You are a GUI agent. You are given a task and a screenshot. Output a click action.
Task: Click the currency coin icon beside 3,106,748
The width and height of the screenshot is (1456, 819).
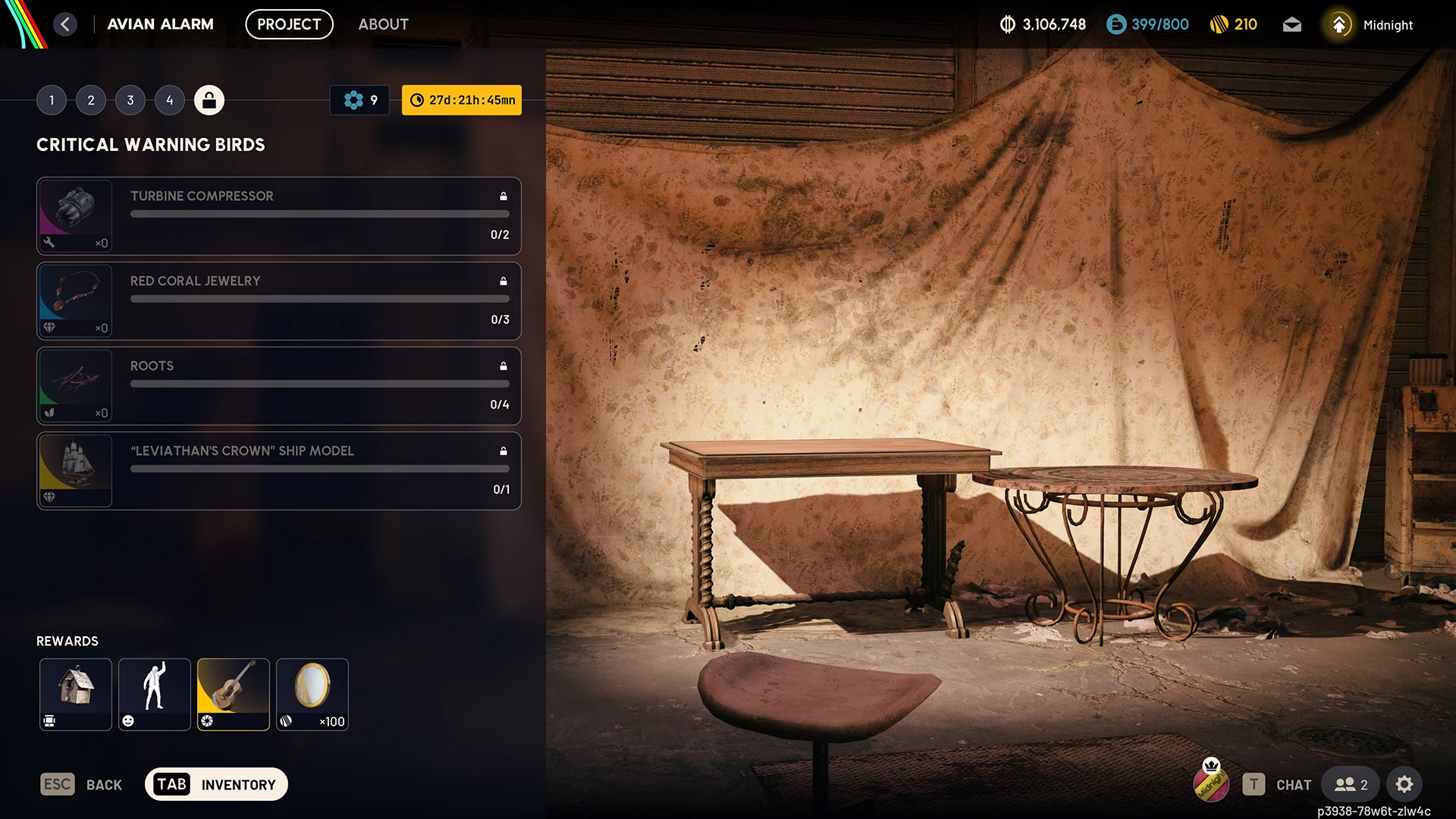1009,24
